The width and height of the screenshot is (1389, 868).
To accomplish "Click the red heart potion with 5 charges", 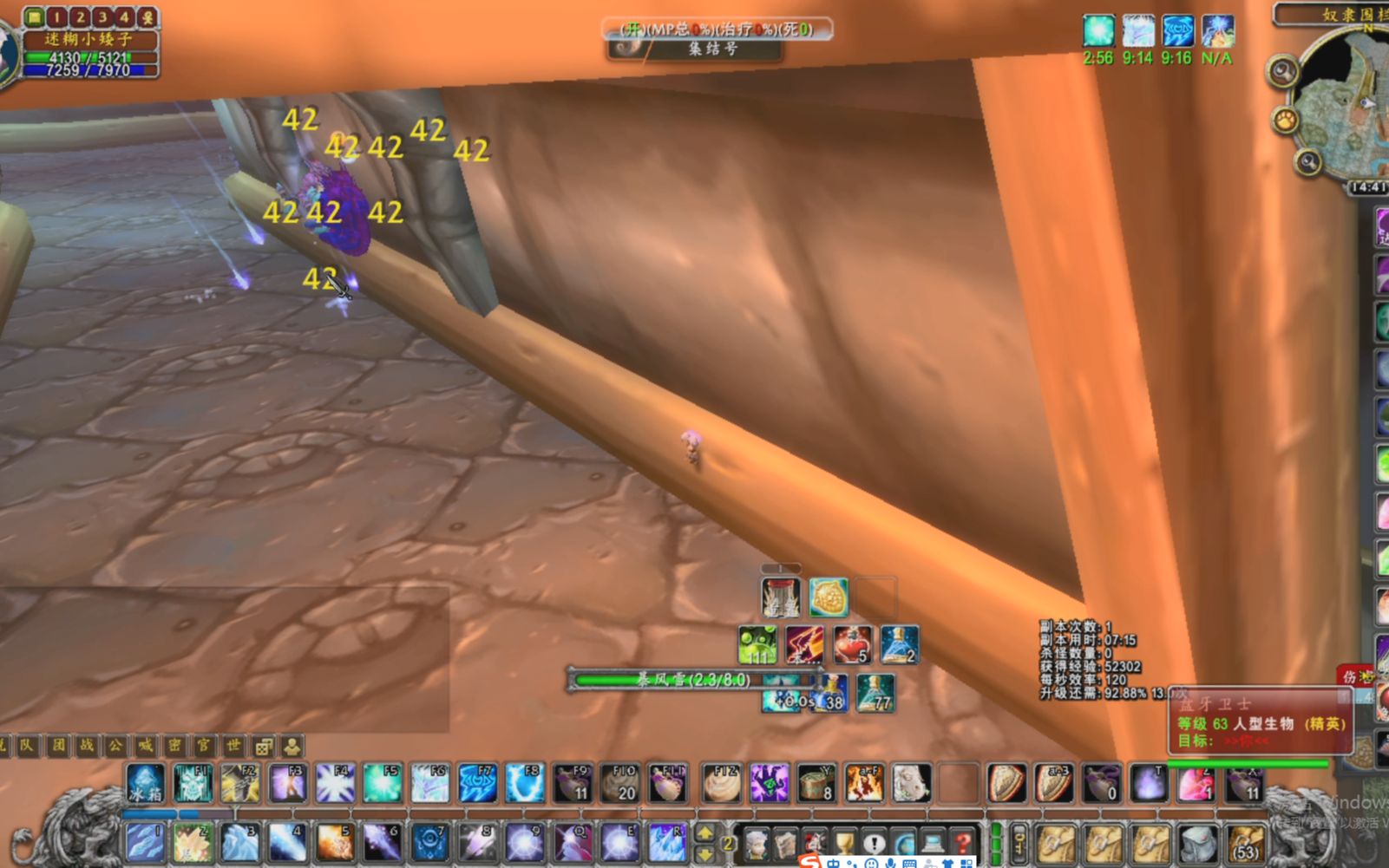I will pyautogui.click(x=852, y=645).
